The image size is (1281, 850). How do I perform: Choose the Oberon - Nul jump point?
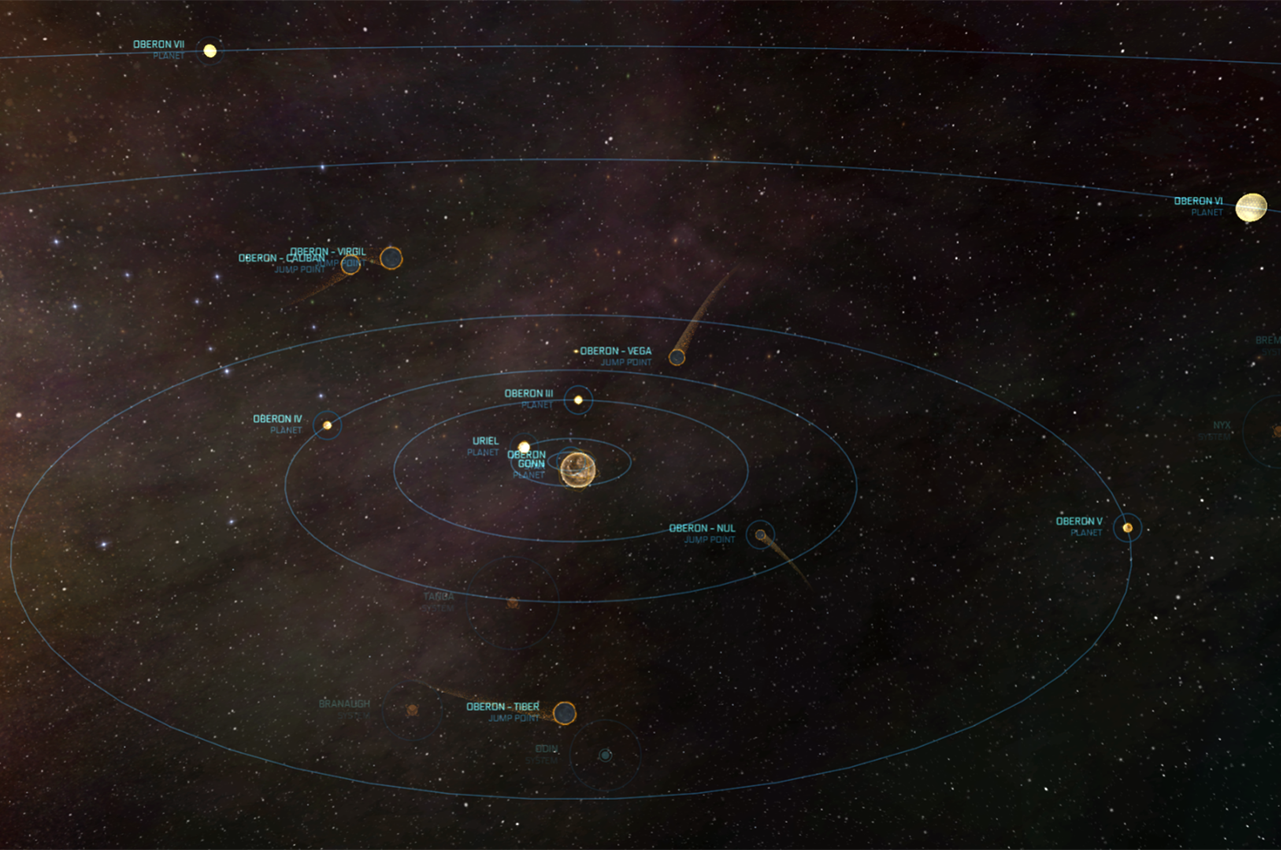point(761,535)
